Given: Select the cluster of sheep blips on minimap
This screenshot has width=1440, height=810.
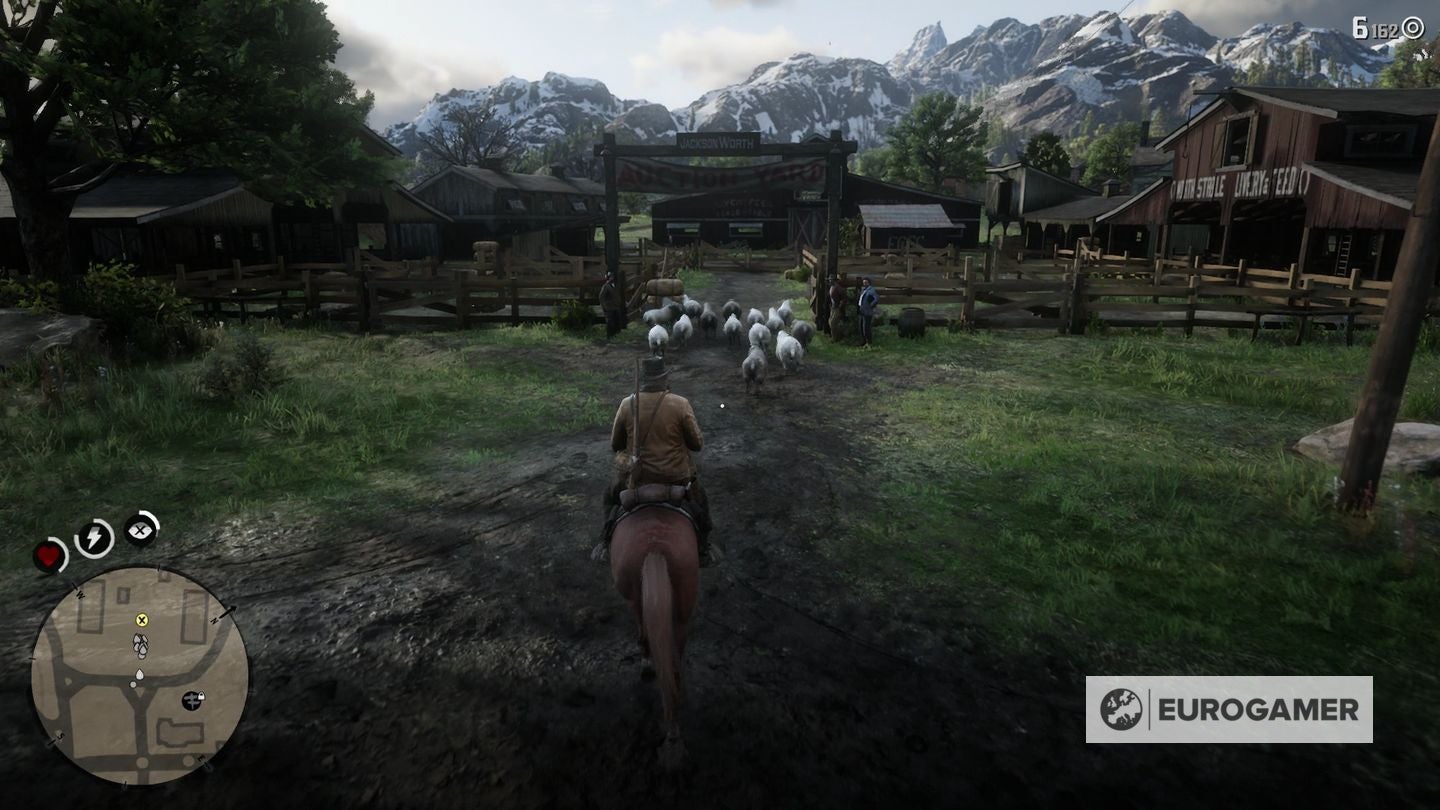Looking at the screenshot, I should point(140,646).
